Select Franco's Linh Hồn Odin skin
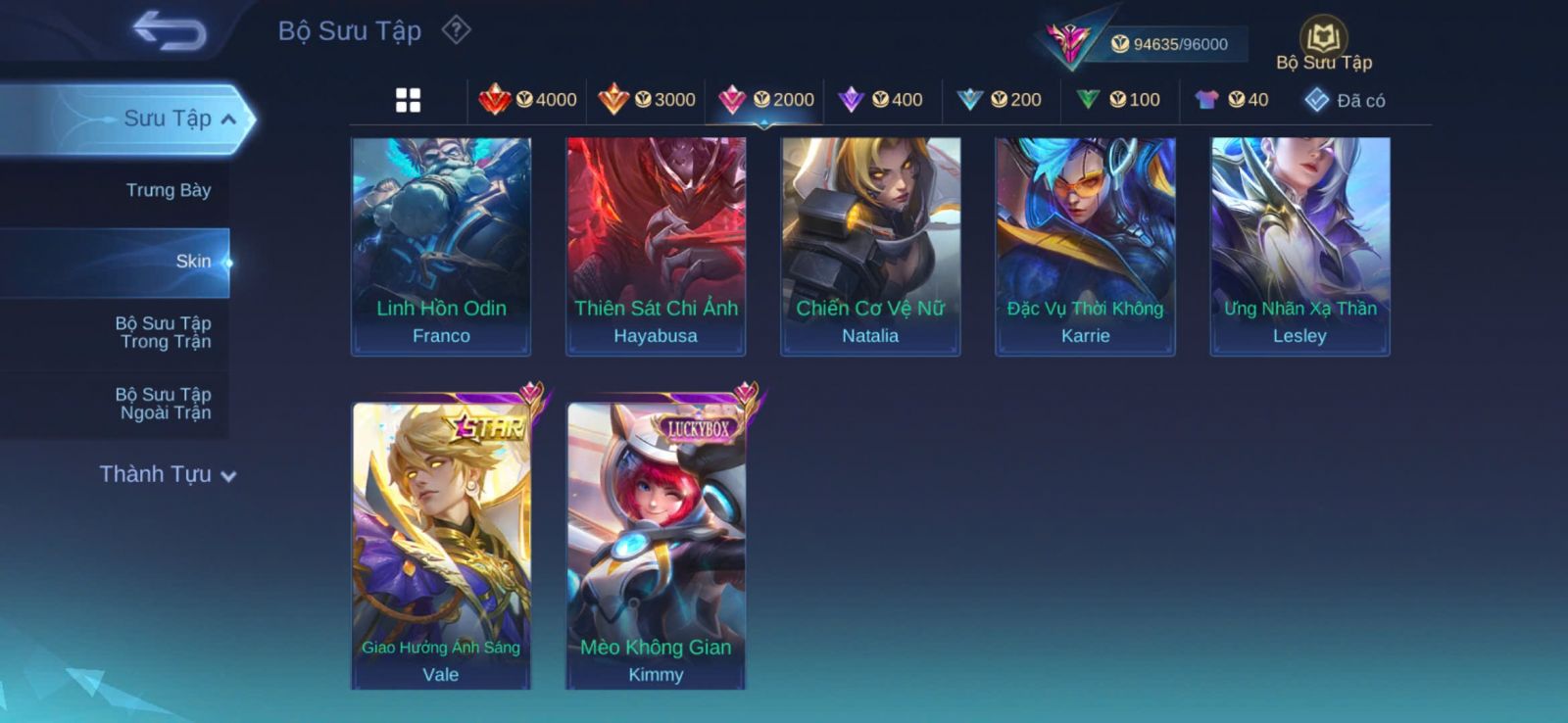 coord(441,246)
